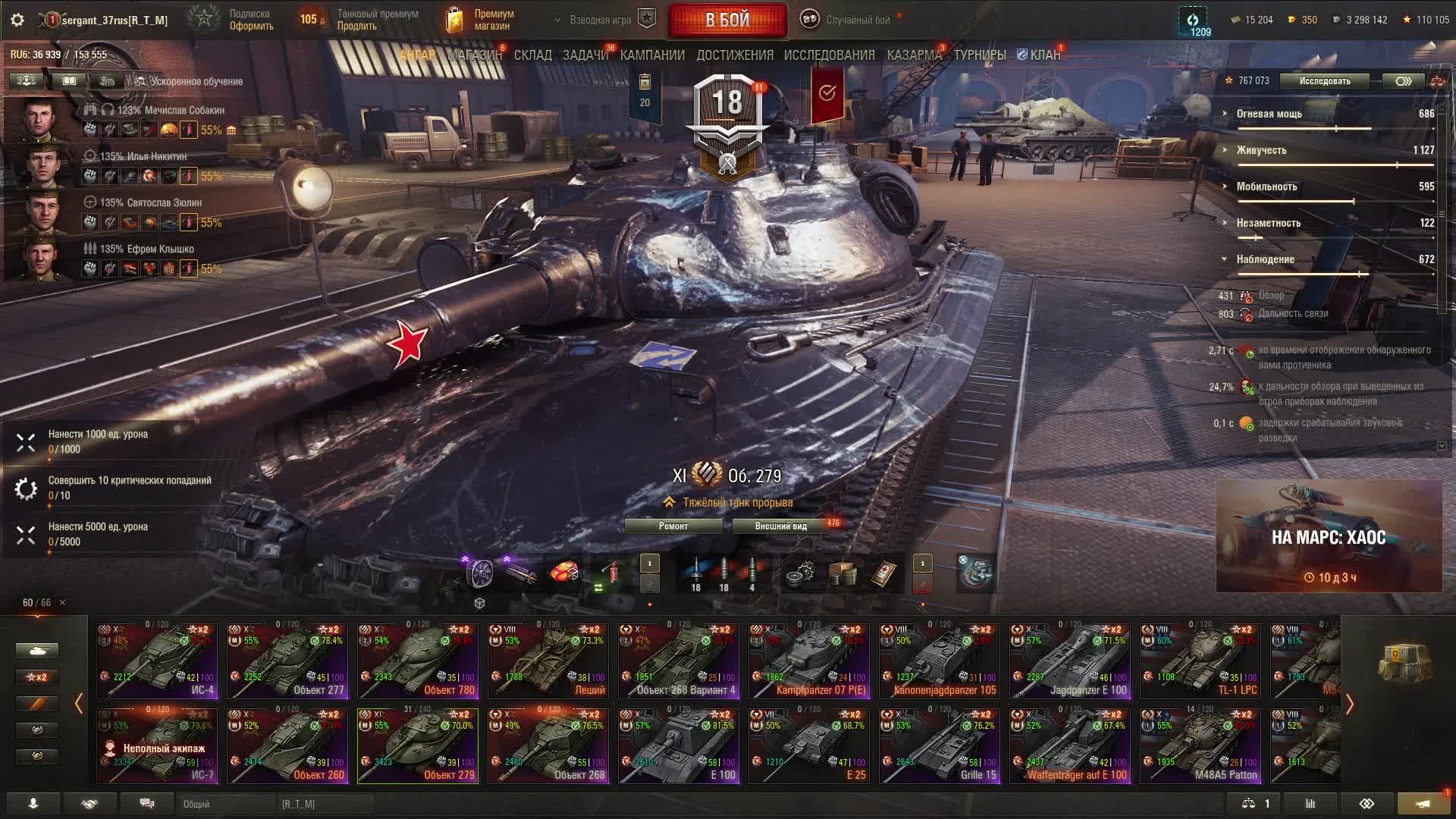
Task: Select the ИС-4 tank in carousel
Action: (x=157, y=661)
